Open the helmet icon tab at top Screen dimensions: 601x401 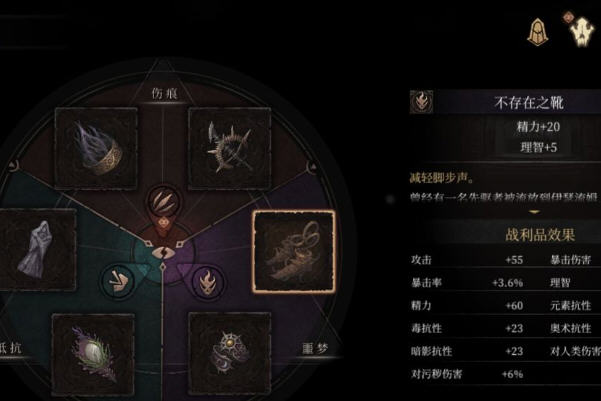[537, 31]
